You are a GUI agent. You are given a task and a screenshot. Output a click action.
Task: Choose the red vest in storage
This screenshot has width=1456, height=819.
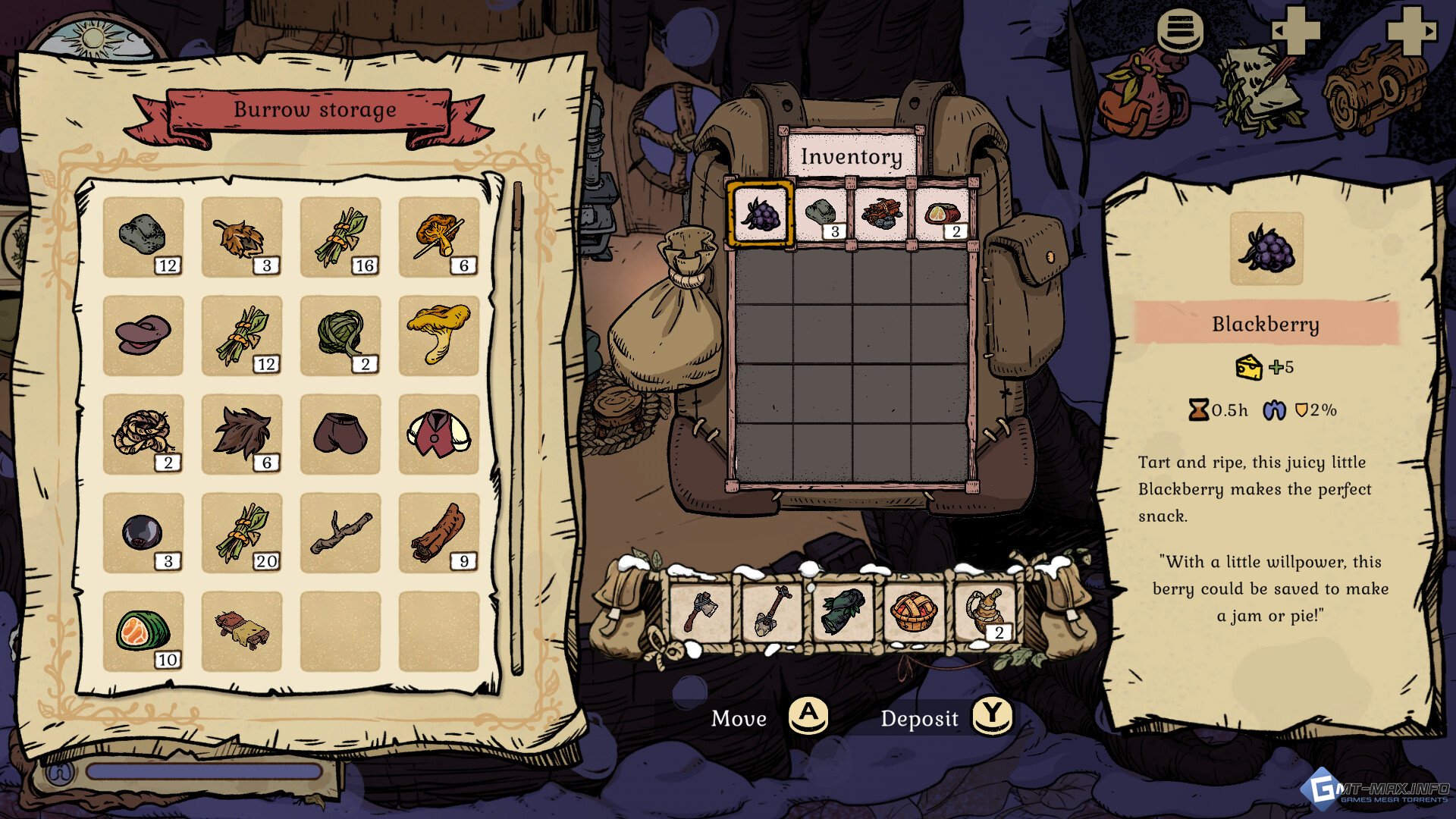click(438, 434)
